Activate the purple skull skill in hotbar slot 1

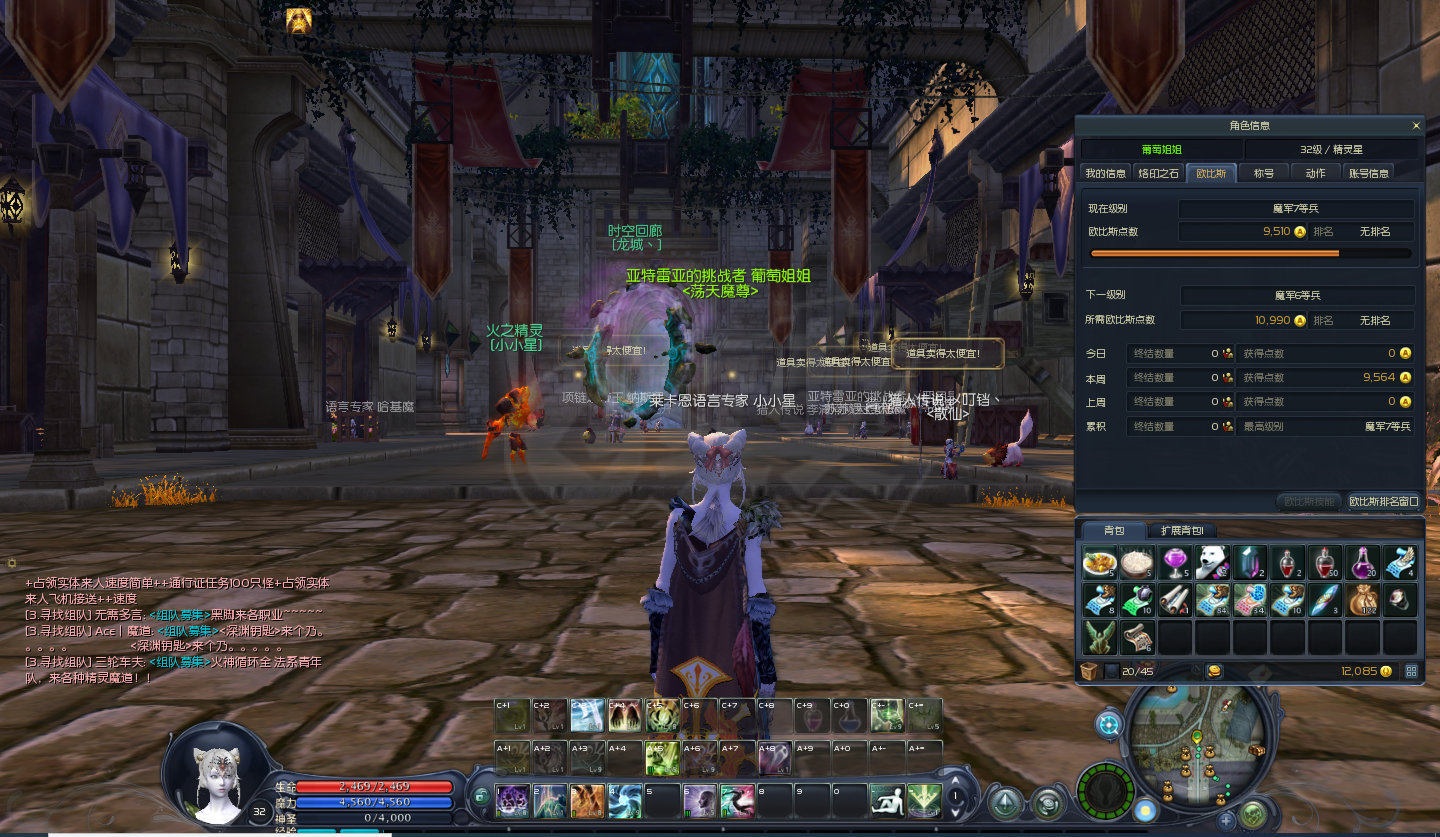pyautogui.click(x=512, y=800)
